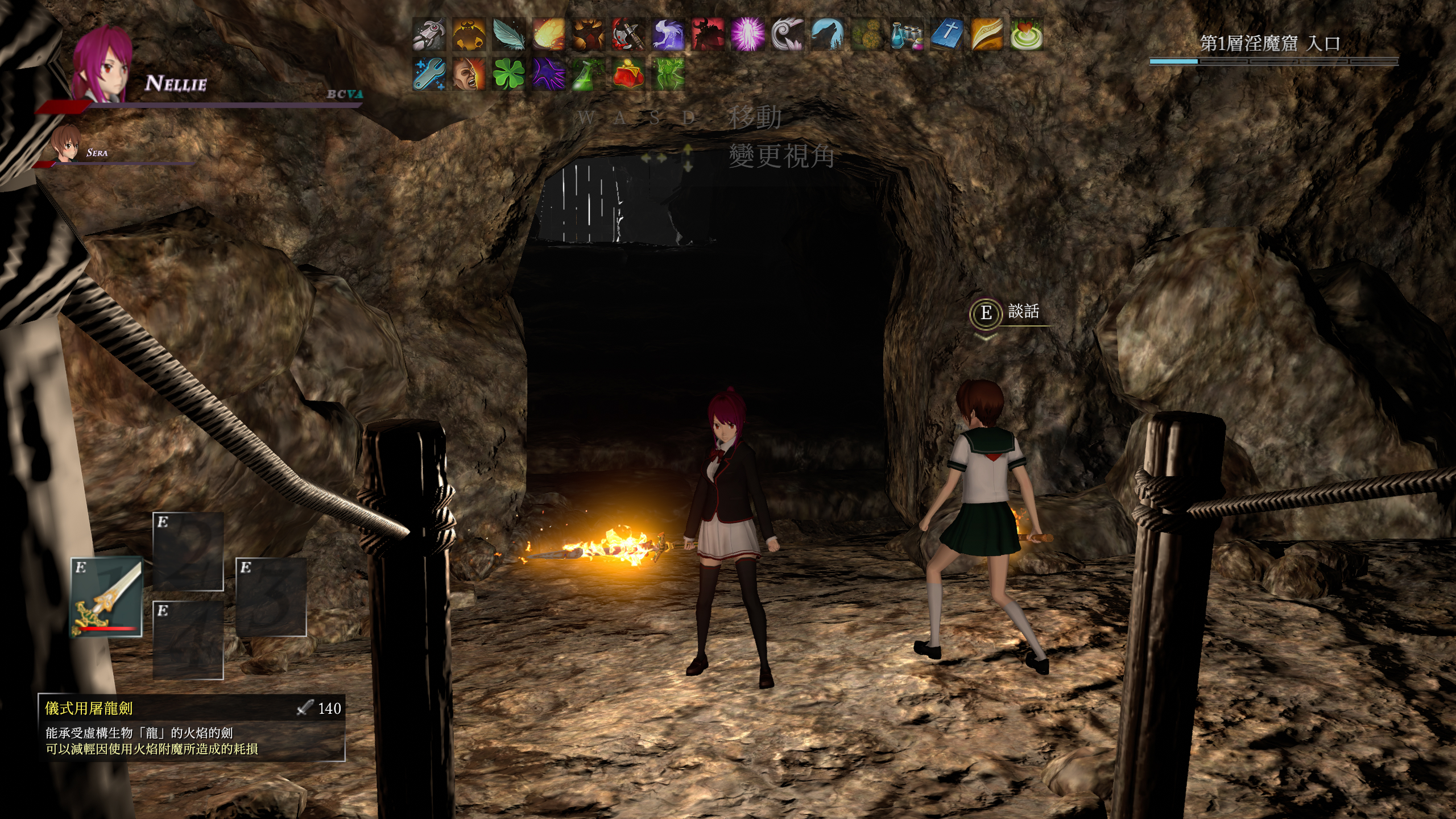This screenshot has height=819, width=1456.
Task: Click the bloody axe buff icon
Action: (x=628, y=34)
